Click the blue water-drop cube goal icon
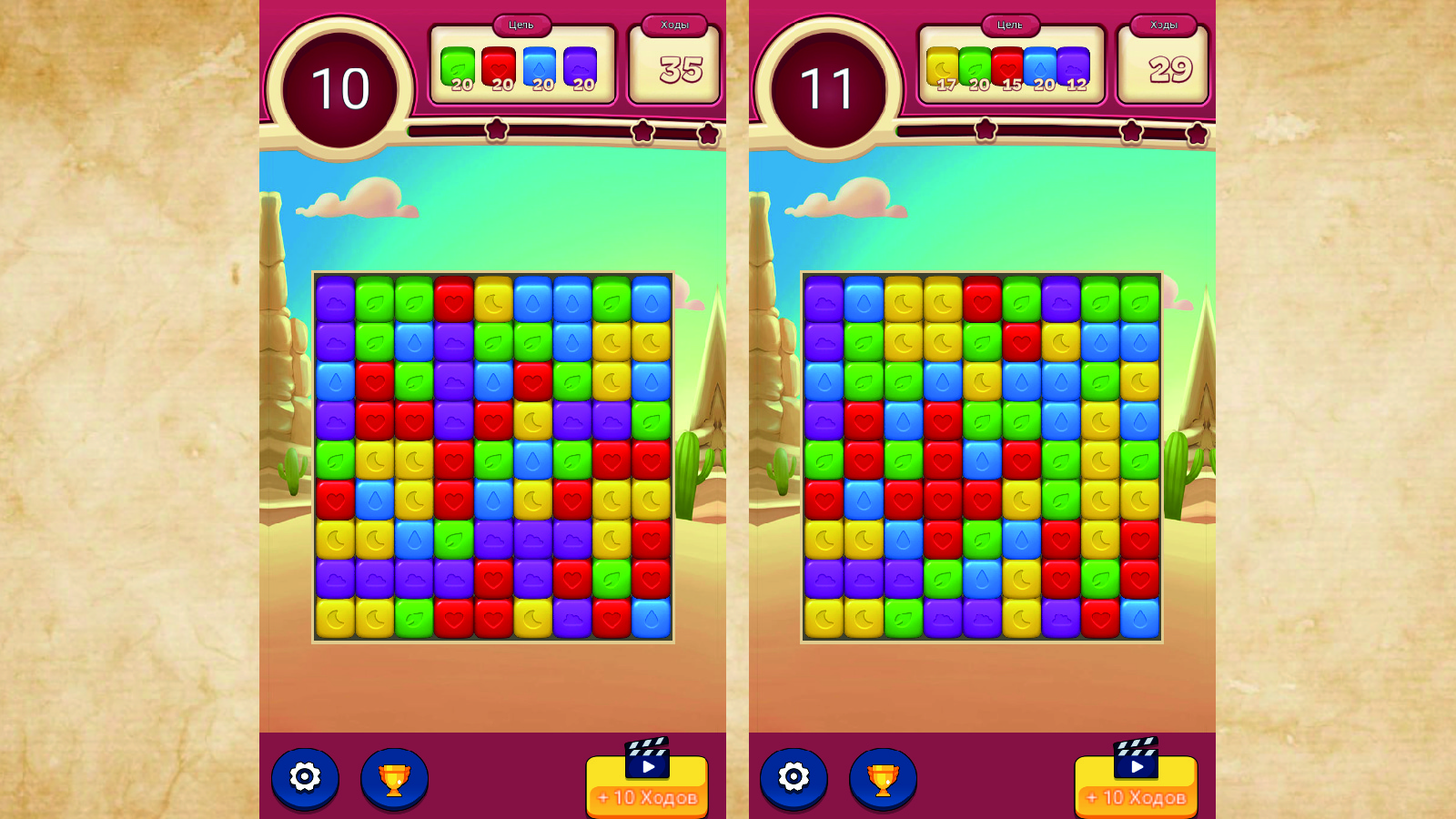Screen dimensions: 1456x819 (x=540, y=64)
